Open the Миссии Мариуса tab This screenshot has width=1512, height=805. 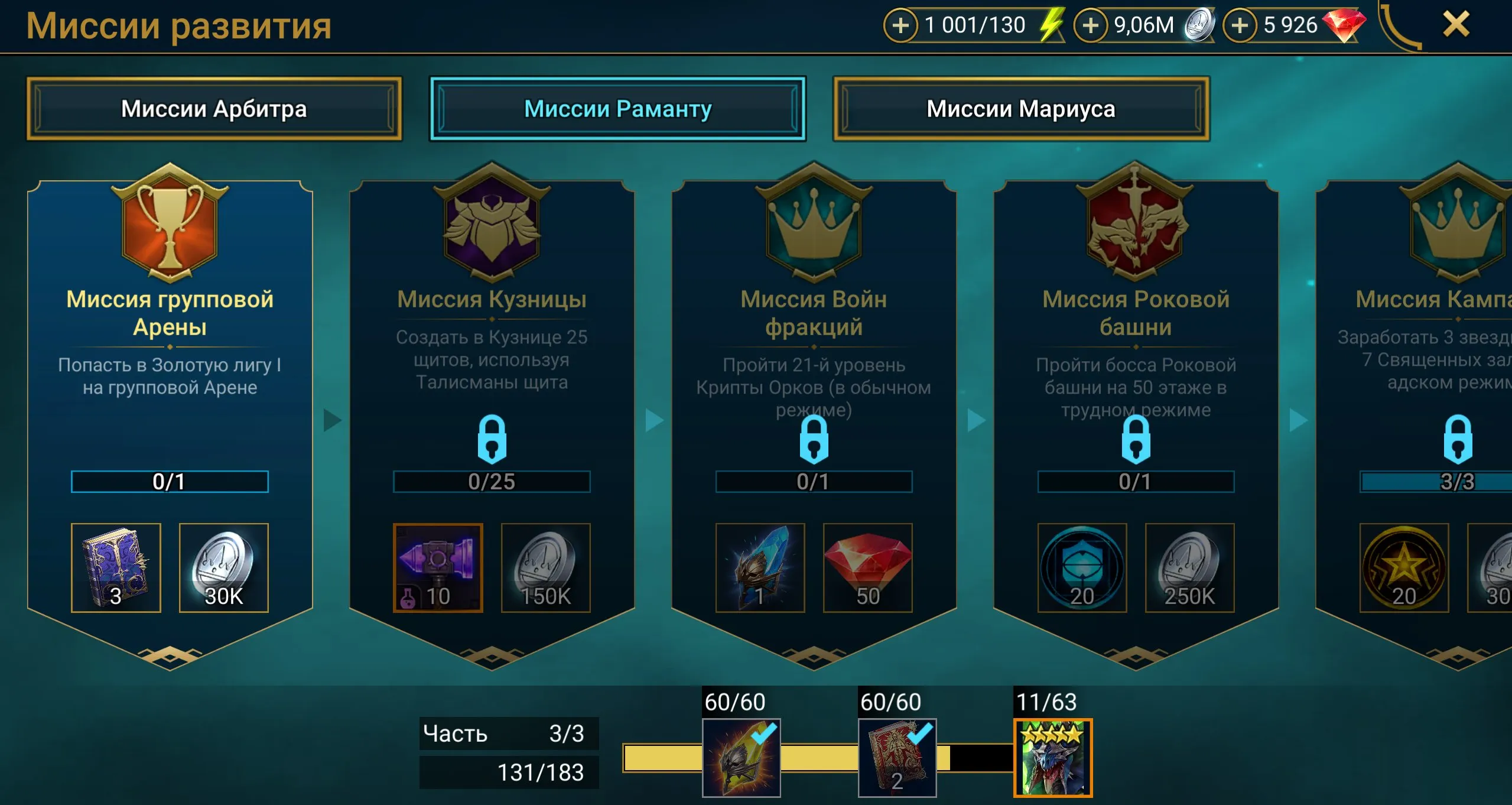[1019, 109]
